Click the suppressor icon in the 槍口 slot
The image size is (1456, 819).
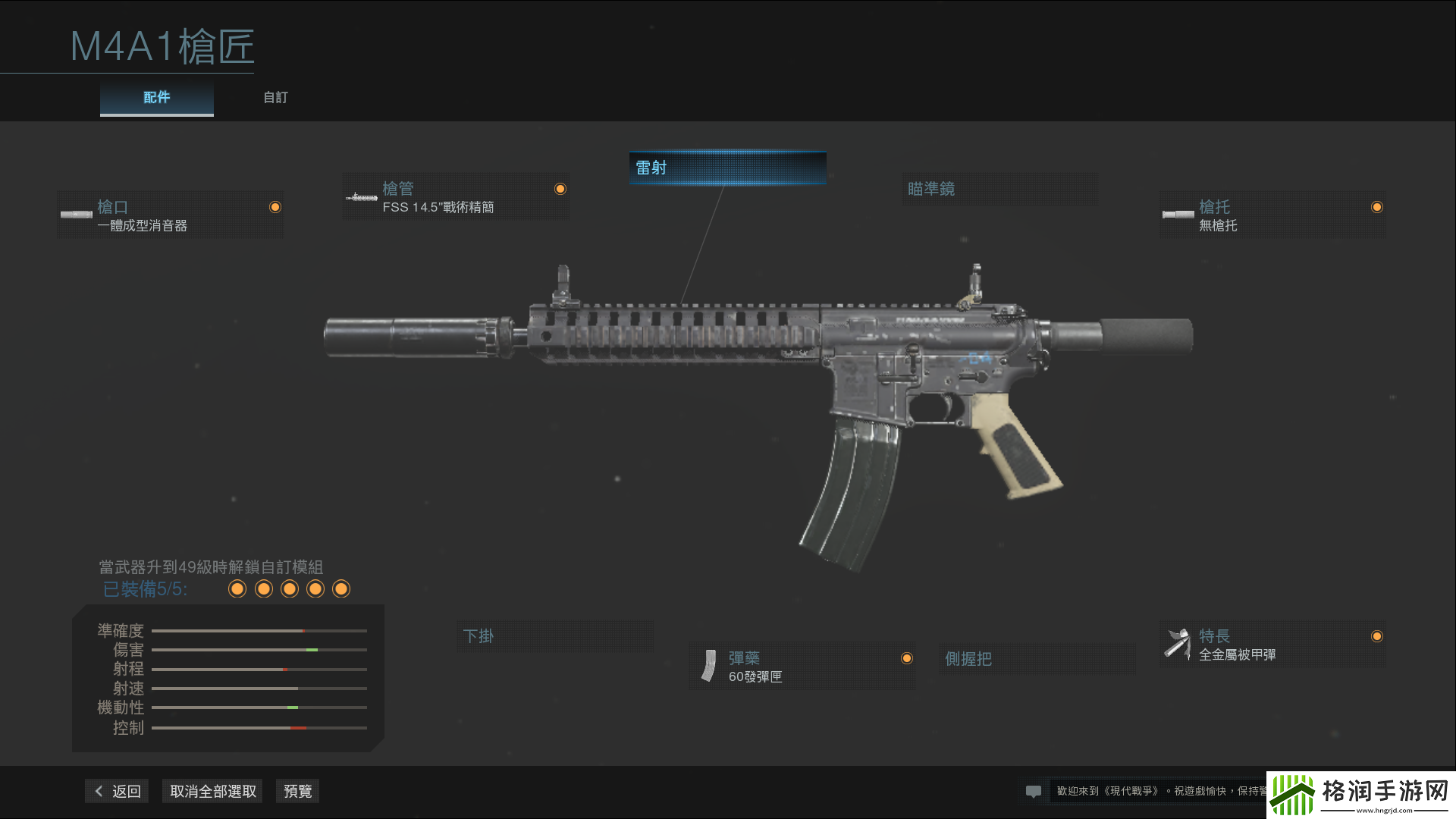tap(77, 214)
